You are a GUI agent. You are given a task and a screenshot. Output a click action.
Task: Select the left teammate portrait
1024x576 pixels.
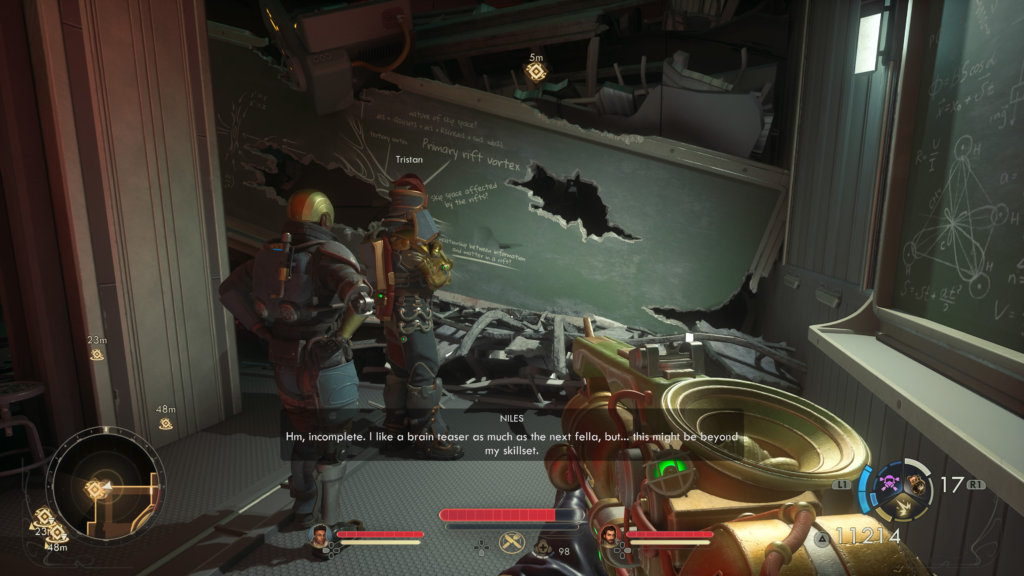[x=321, y=535]
